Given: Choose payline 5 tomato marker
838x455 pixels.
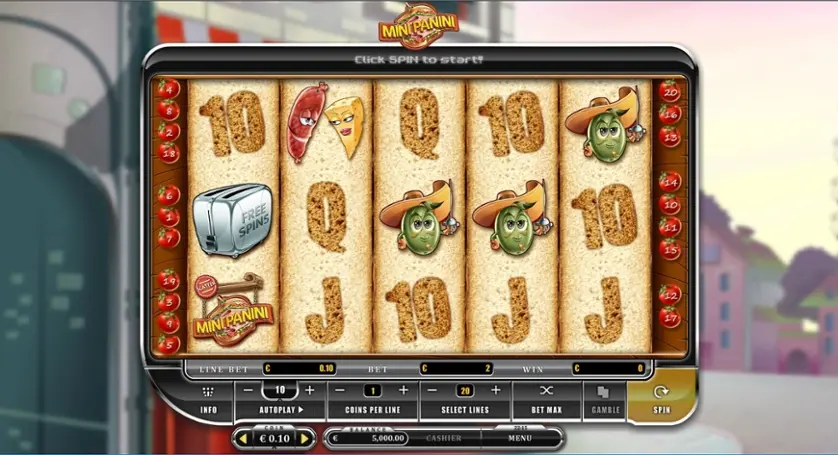Looking at the screenshot, I should (x=167, y=344).
